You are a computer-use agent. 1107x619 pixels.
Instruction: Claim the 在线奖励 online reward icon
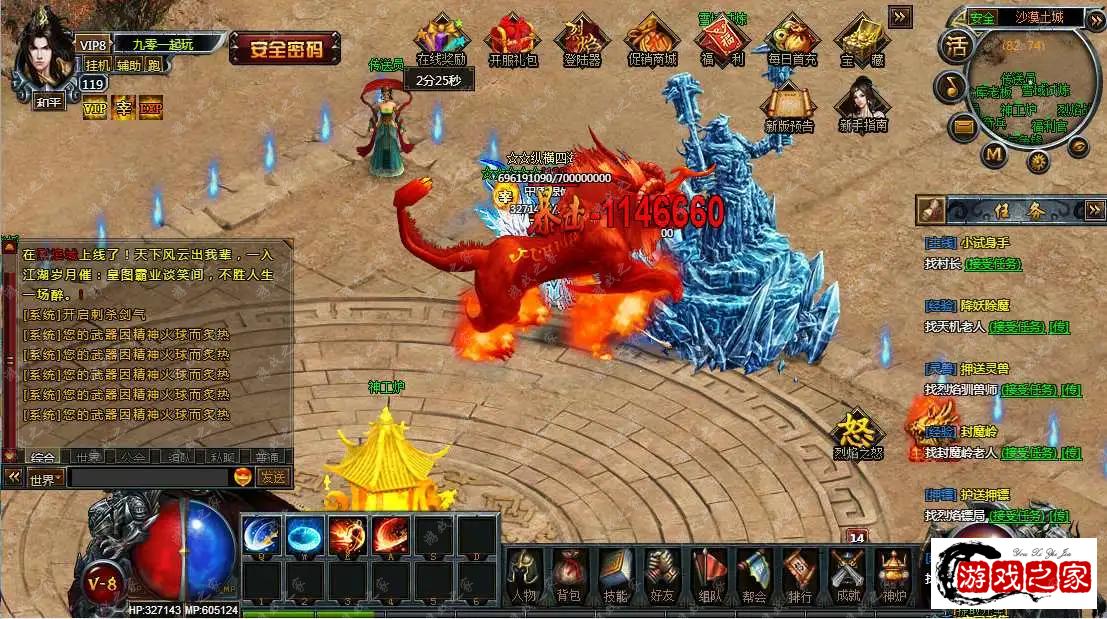point(441,38)
